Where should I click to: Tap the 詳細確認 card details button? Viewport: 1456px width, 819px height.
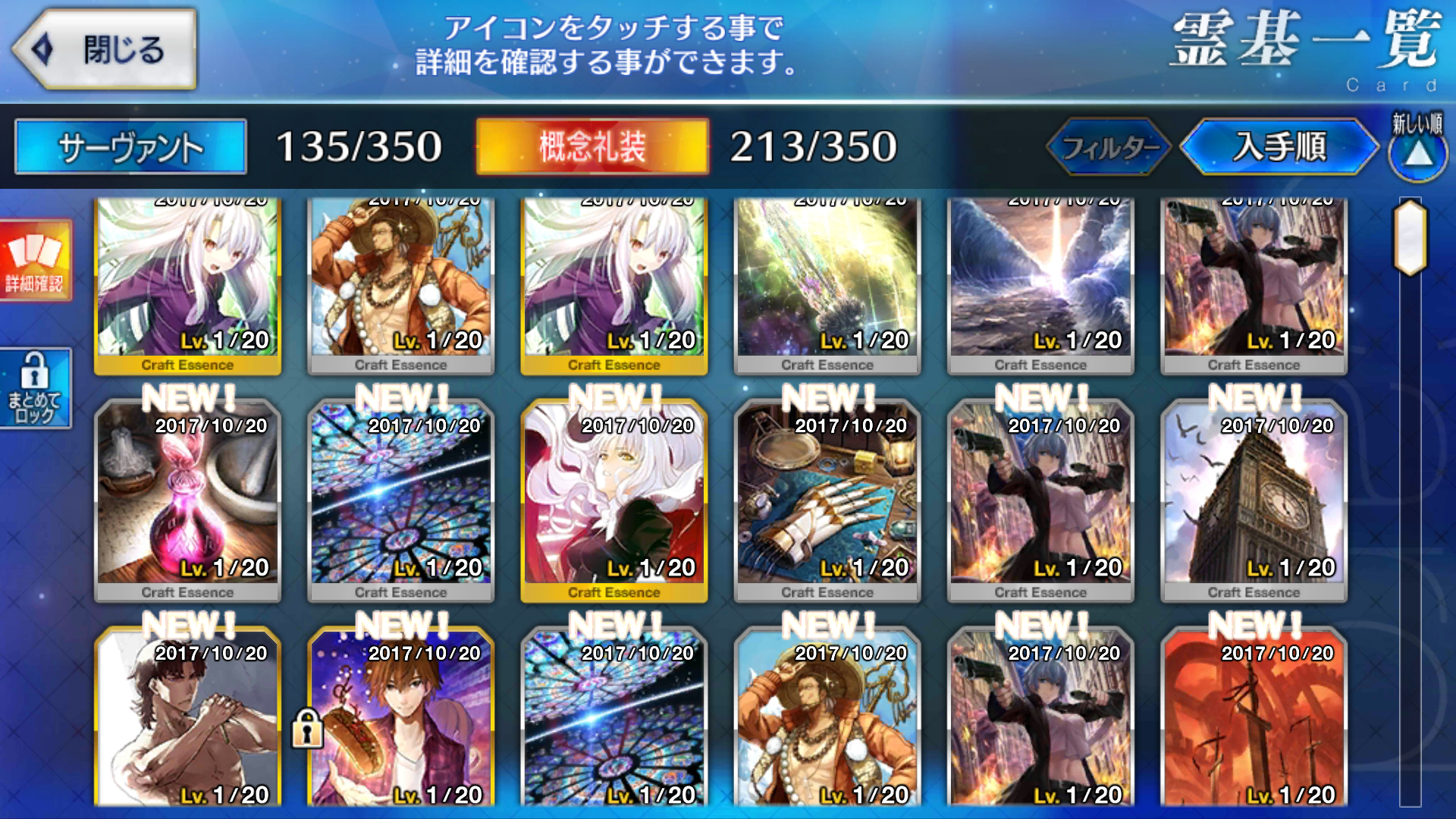coord(35,260)
